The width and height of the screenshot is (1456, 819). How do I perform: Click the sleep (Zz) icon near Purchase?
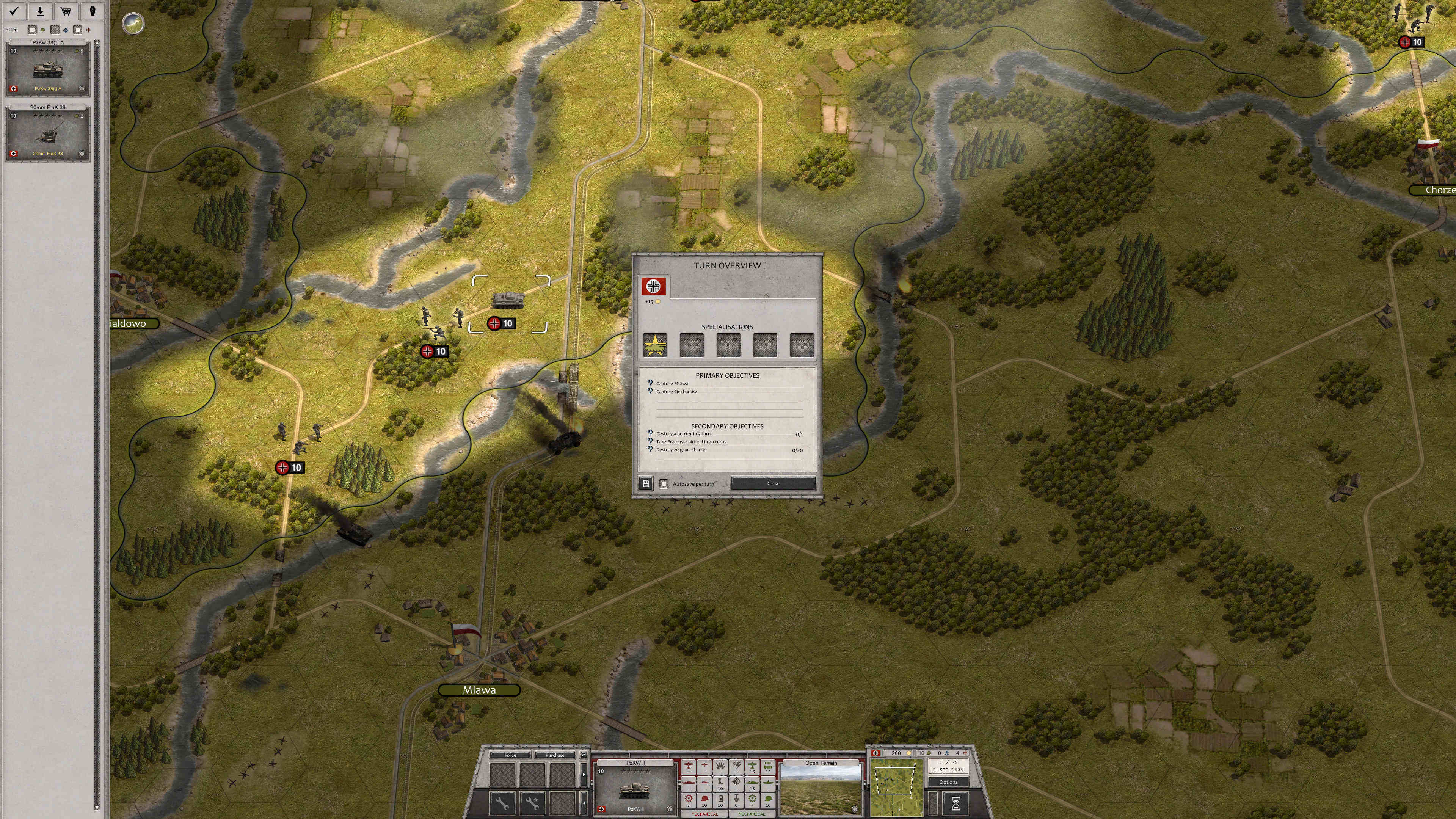583,755
